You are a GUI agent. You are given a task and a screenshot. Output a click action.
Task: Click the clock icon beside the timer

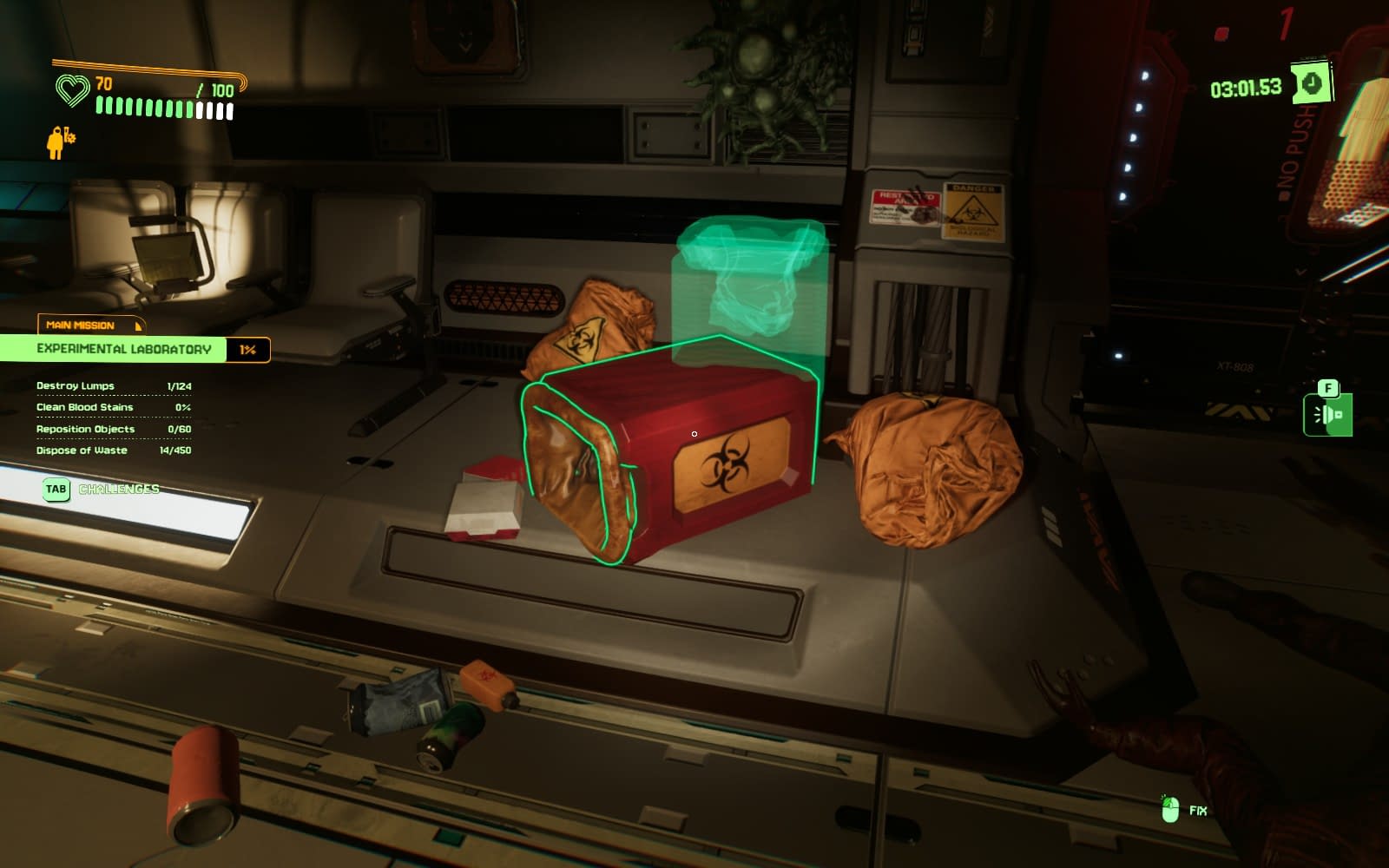1311,83
